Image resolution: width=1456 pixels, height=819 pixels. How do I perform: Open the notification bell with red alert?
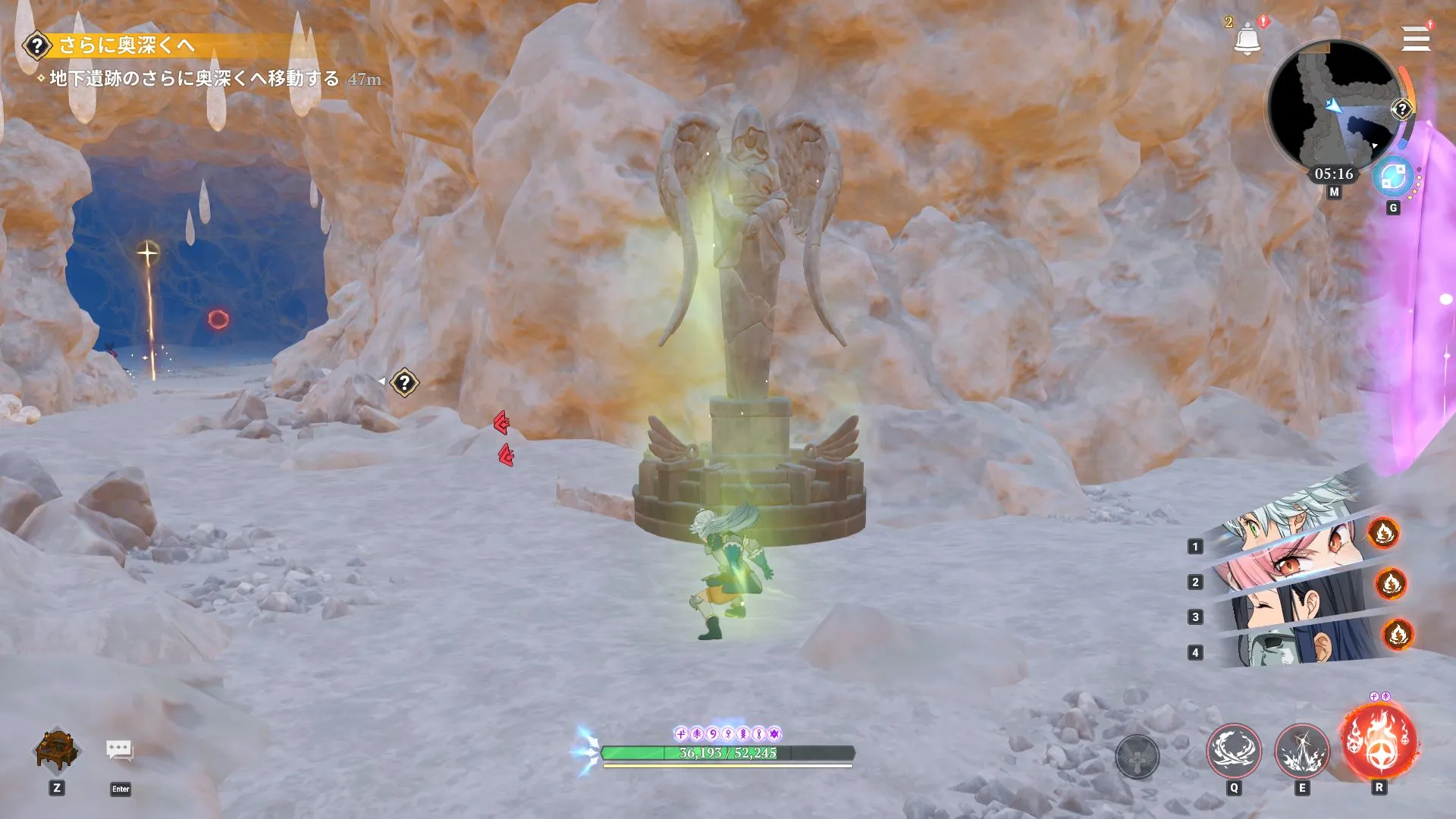1247,36
